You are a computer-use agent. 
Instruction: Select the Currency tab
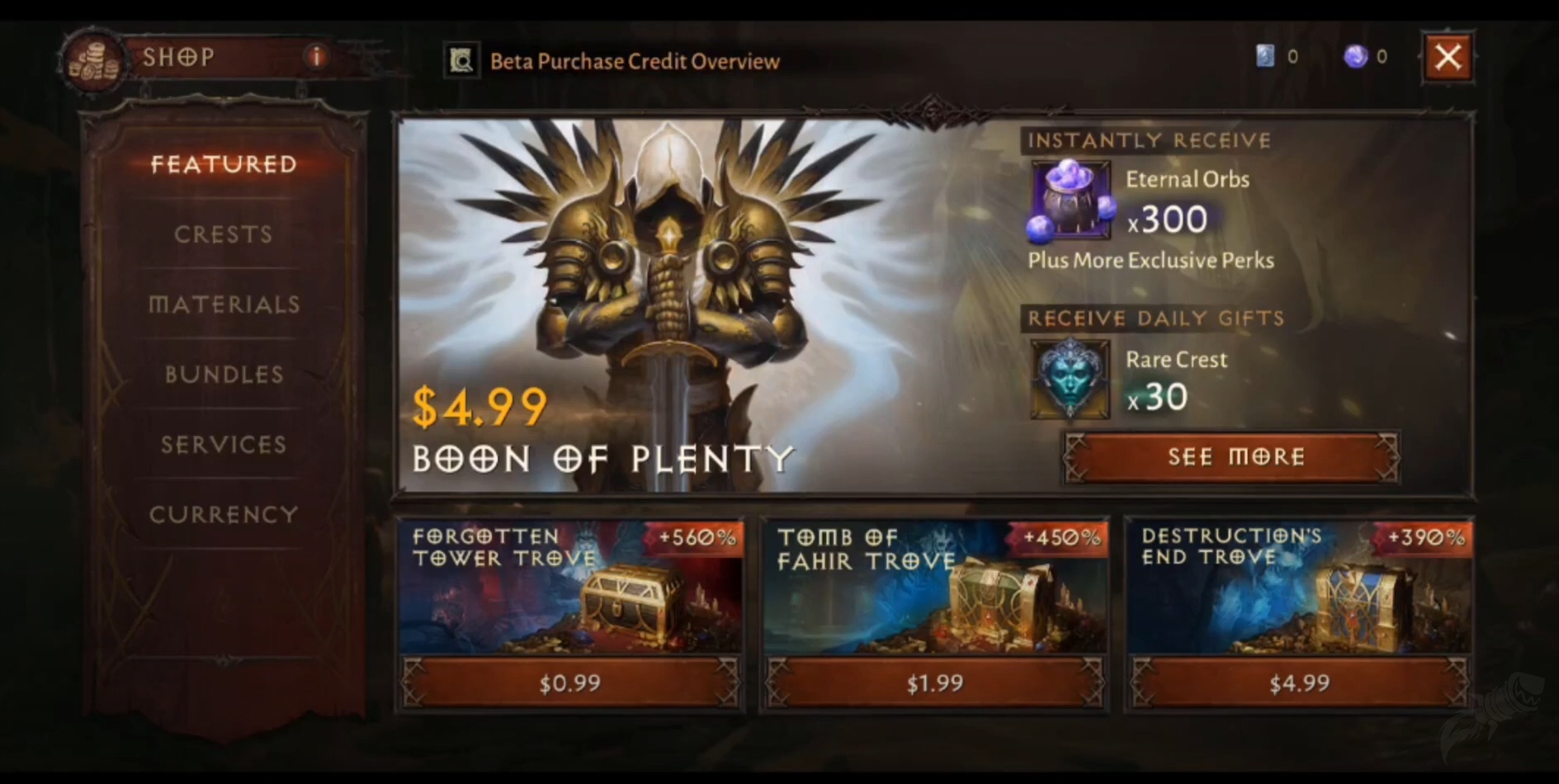pos(223,513)
